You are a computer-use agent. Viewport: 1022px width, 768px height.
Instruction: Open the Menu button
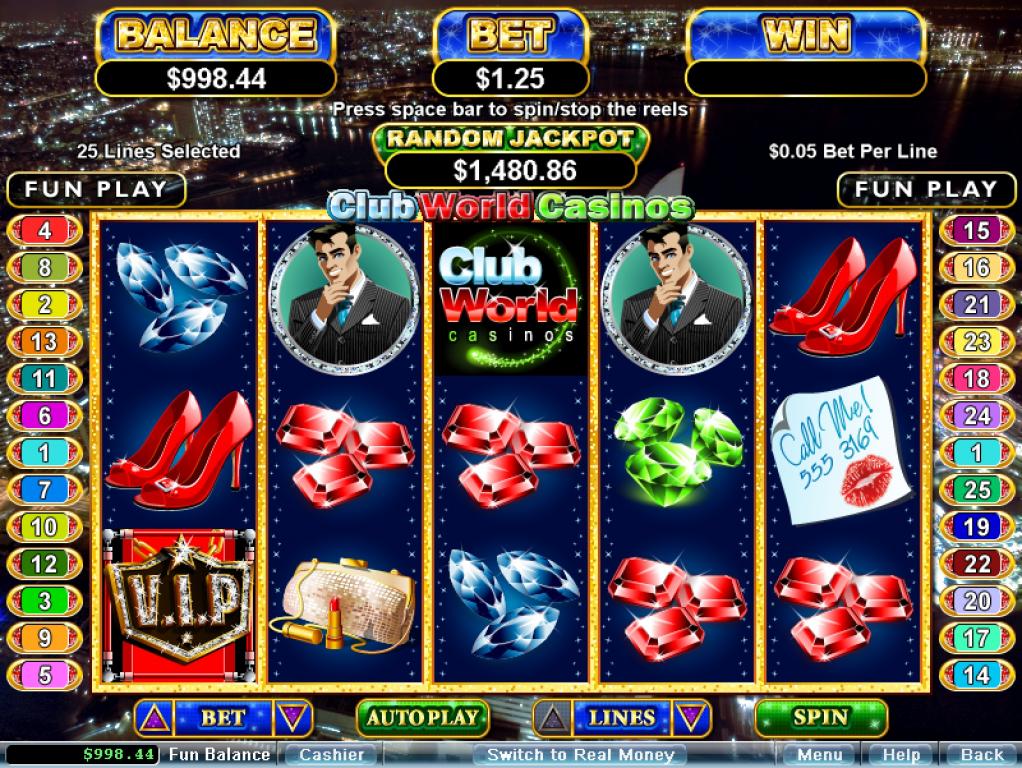(x=819, y=755)
